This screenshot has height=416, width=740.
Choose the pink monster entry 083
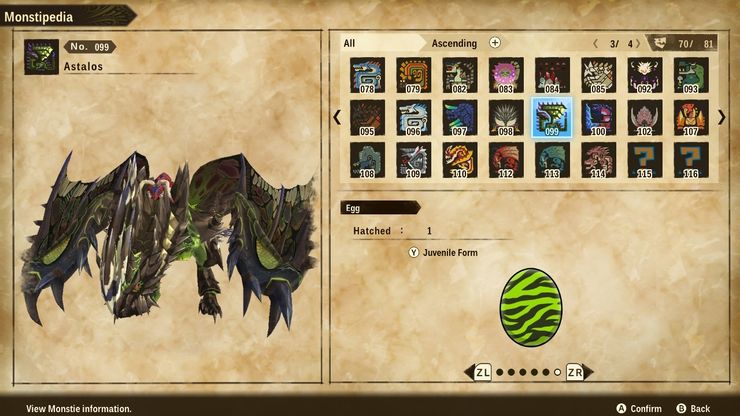pos(505,74)
